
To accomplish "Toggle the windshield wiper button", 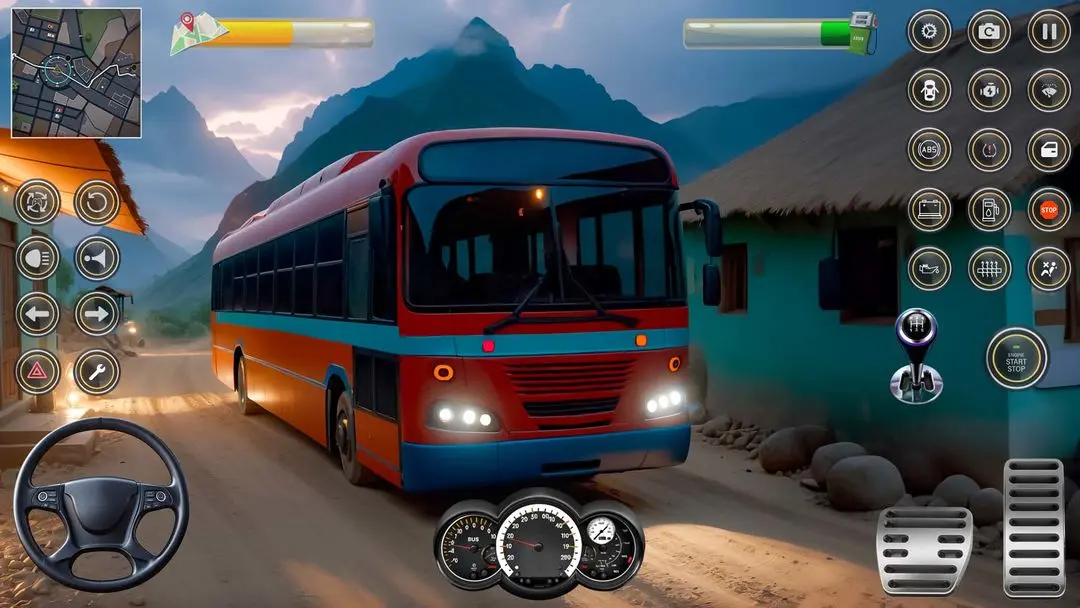I will (1049, 90).
